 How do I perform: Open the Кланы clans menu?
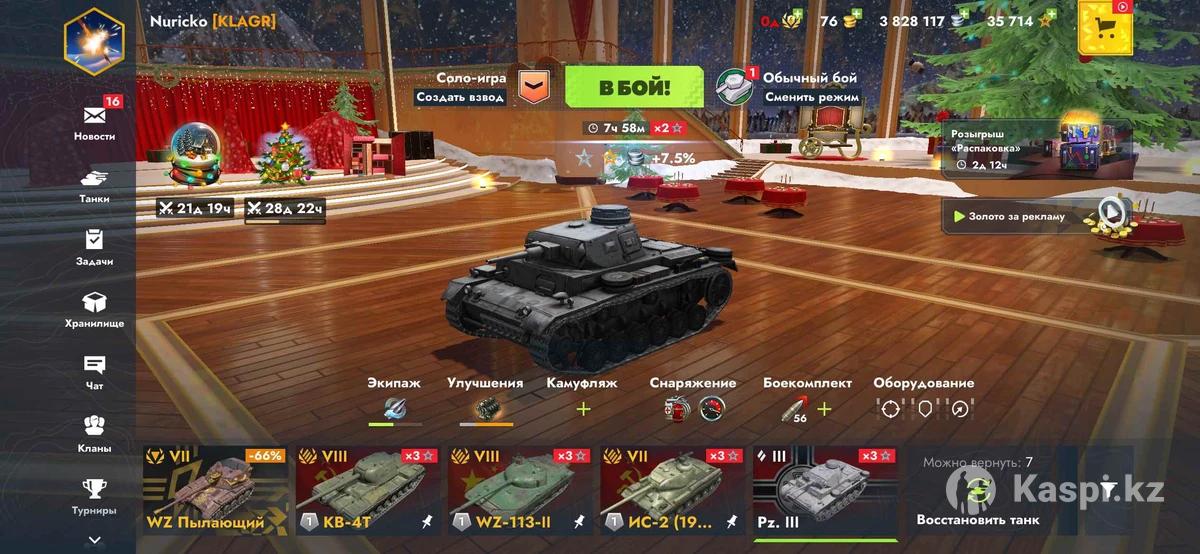click(94, 434)
